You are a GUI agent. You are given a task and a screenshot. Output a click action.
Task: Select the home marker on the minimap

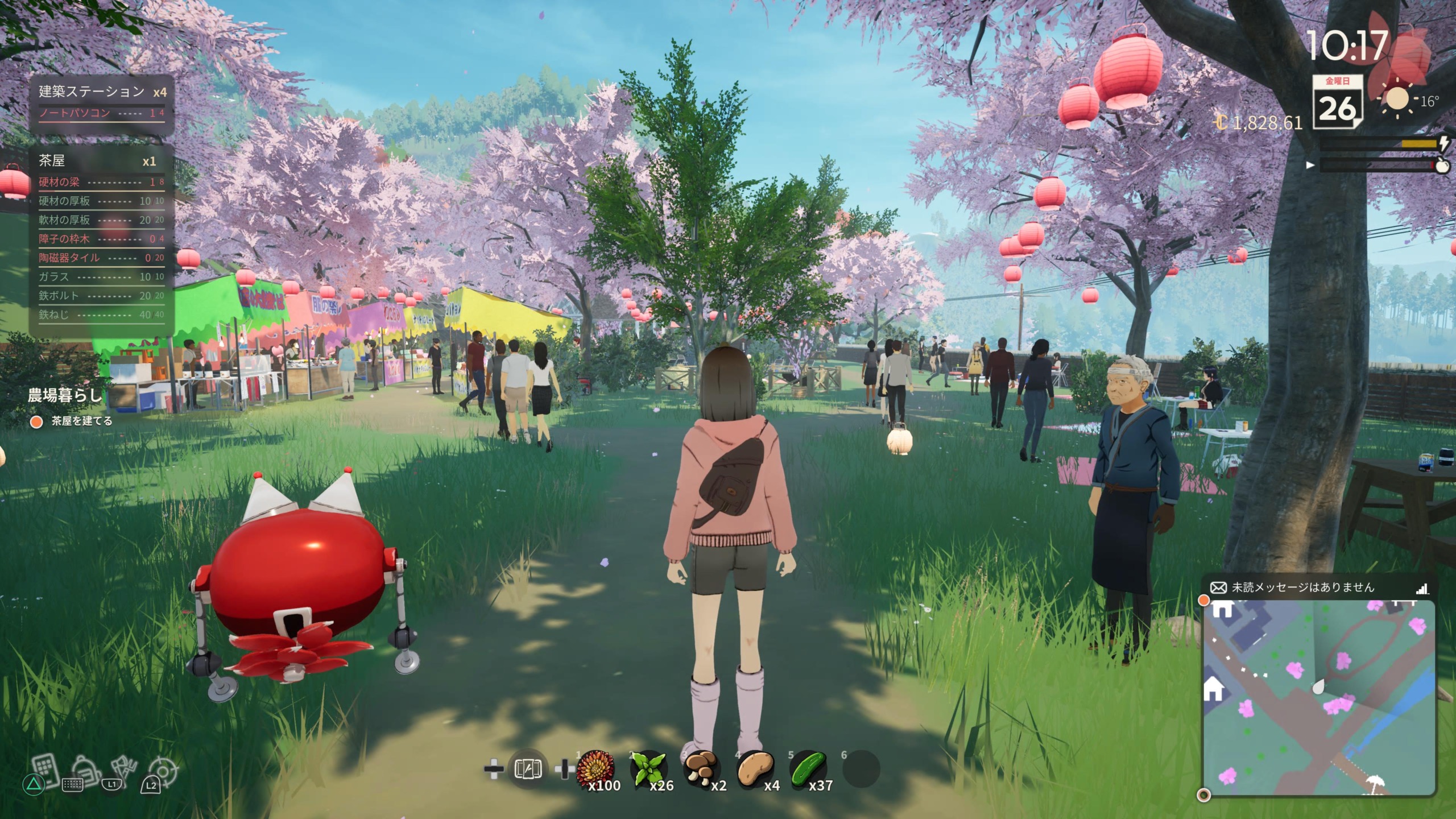(x=1214, y=690)
